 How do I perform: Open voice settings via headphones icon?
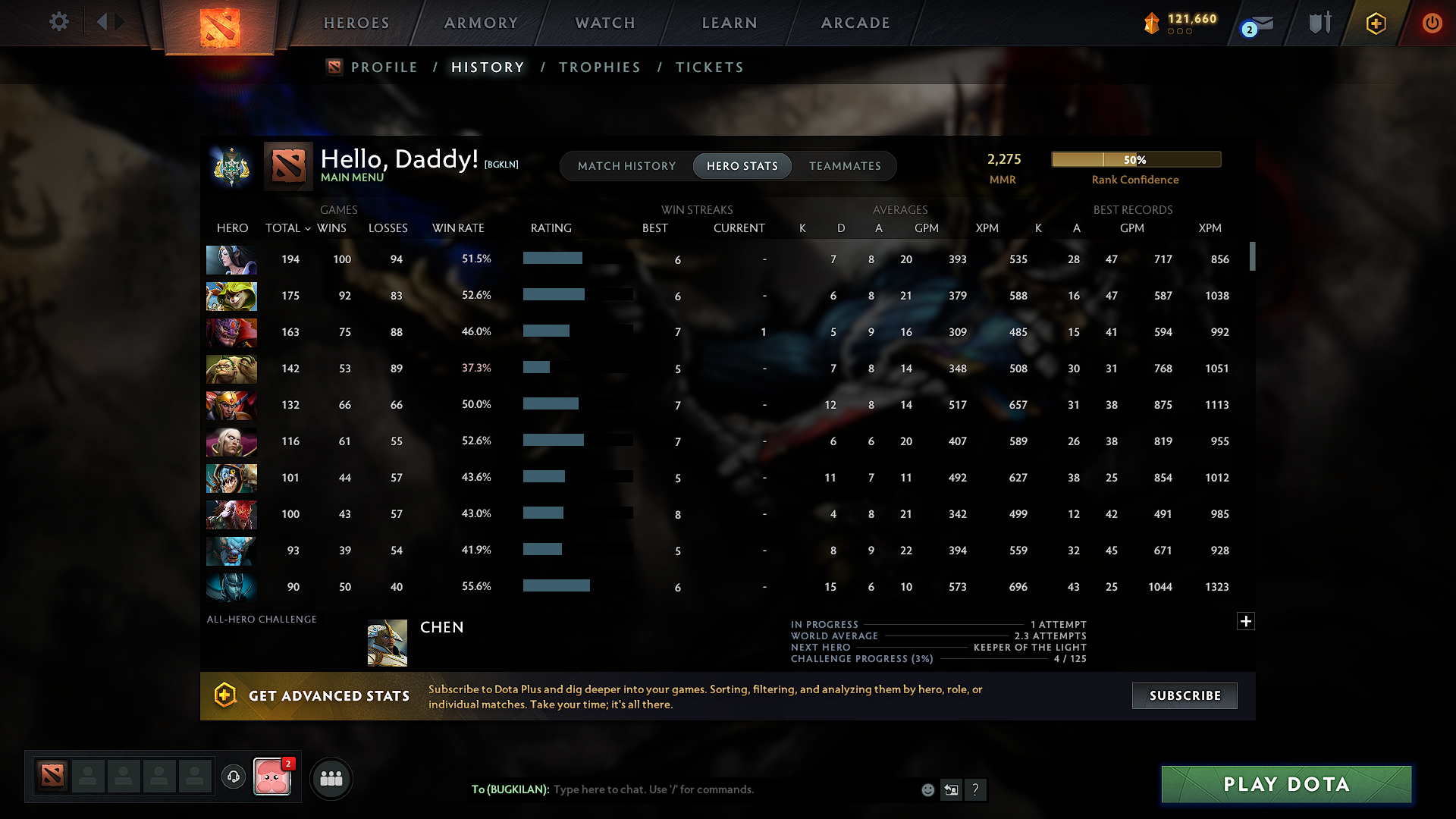pyautogui.click(x=233, y=777)
